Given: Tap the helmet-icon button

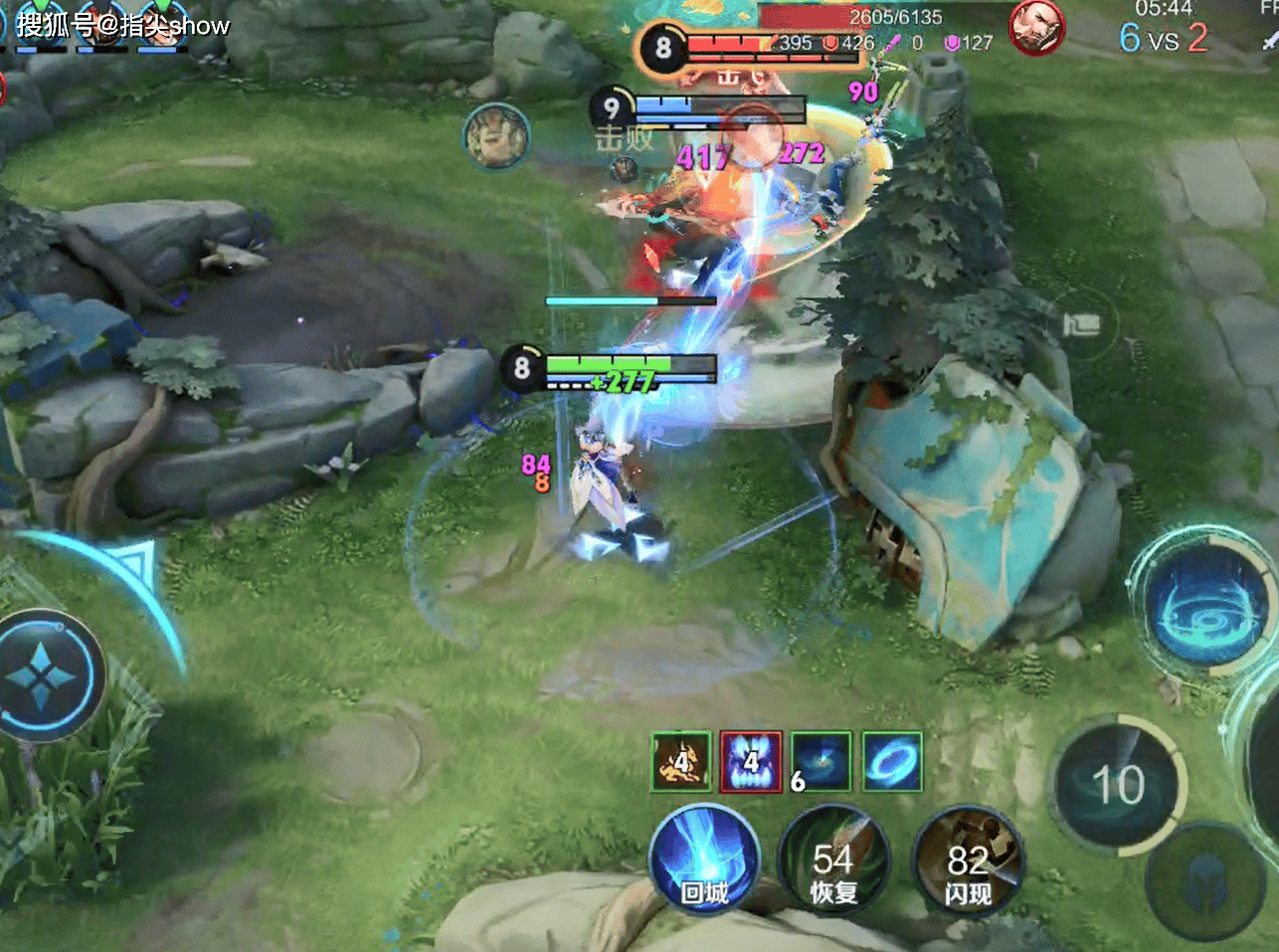Looking at the screenshot, I should click(1205, 880).
